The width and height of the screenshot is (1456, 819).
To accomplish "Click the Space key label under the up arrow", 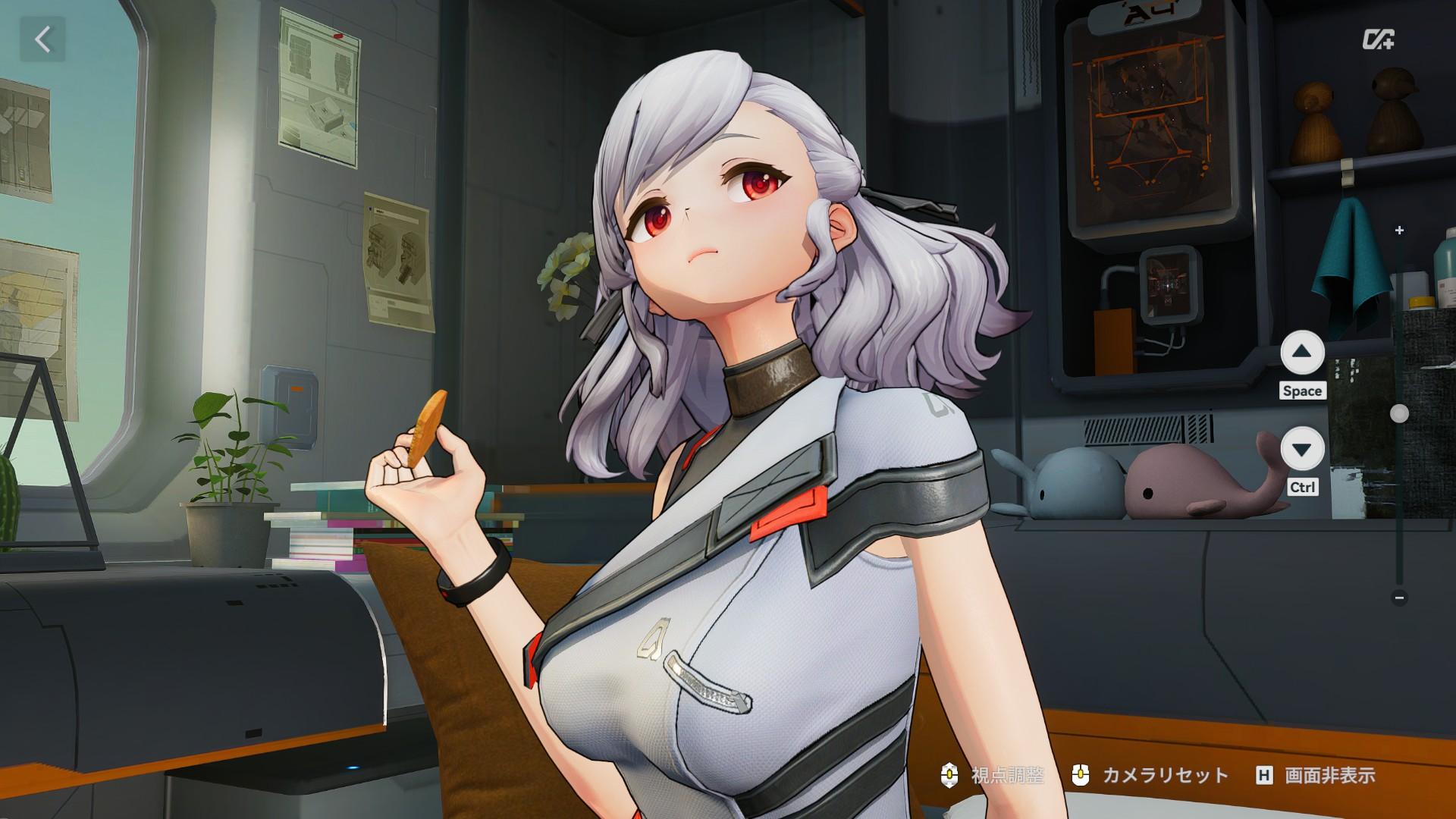I will pyautogui.click(x=1303, y=391).
